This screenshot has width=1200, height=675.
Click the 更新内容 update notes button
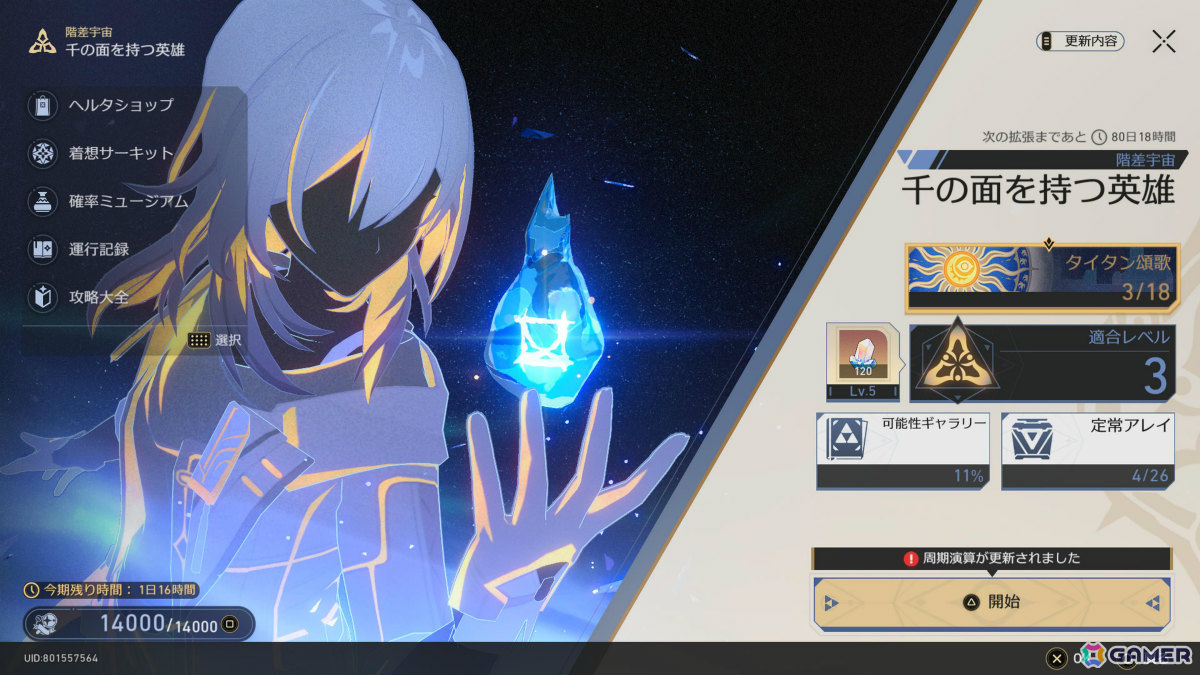pyautogui.click(x=1081, y=41)
